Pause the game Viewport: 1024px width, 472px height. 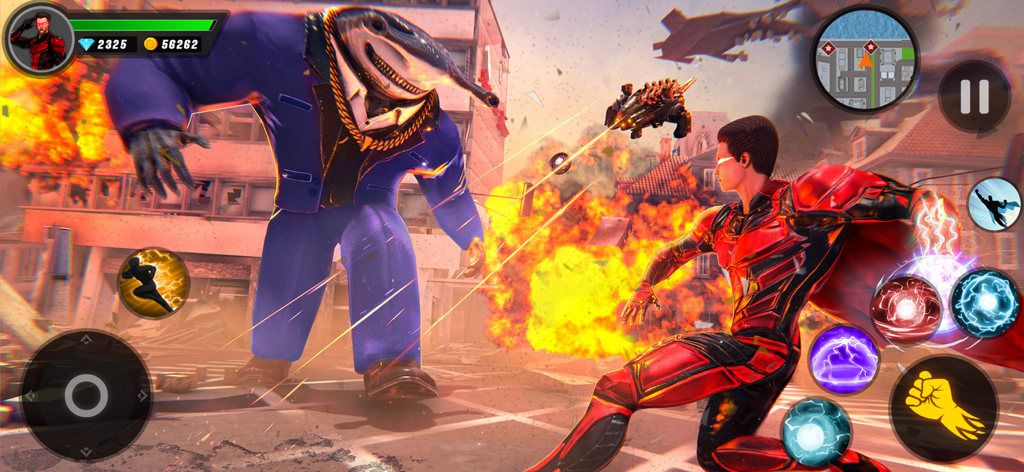coord(973,97)
